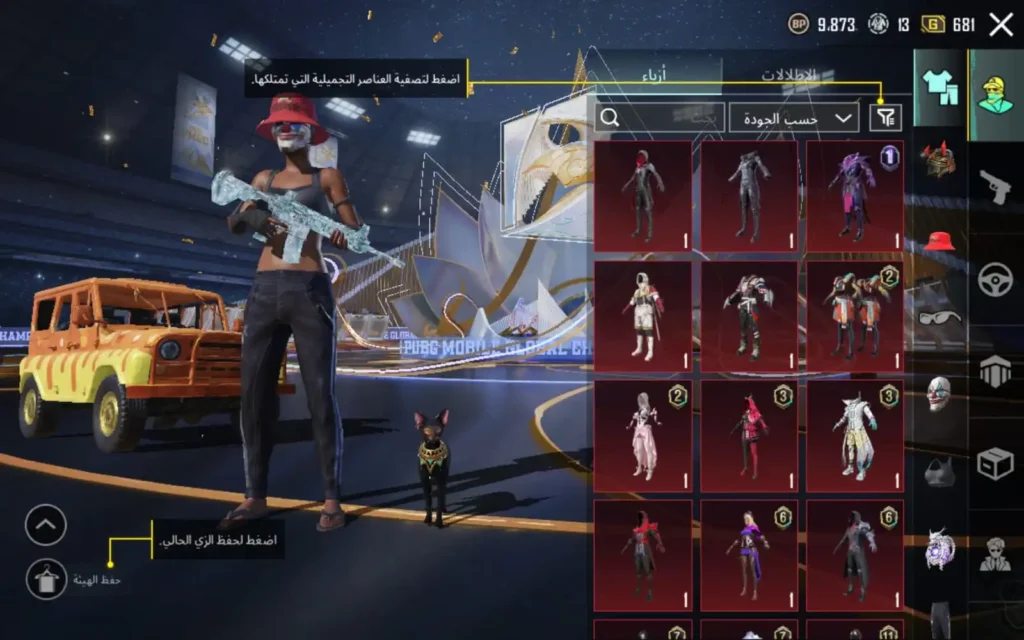
Task: Expand the up-arrow circle button
Action: pos(45,525)
